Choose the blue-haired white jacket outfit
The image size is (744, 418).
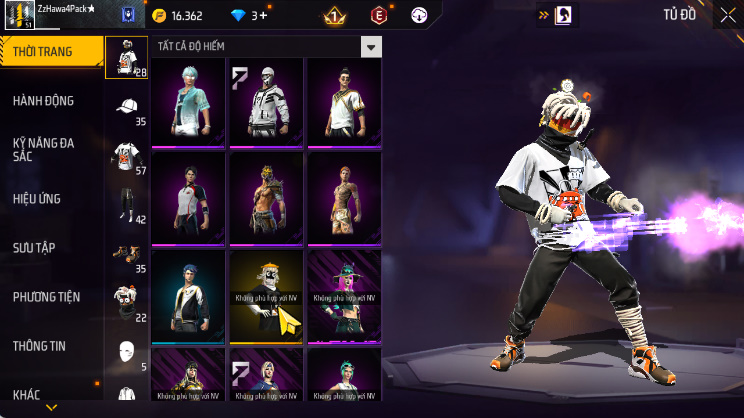pos(189,296)
